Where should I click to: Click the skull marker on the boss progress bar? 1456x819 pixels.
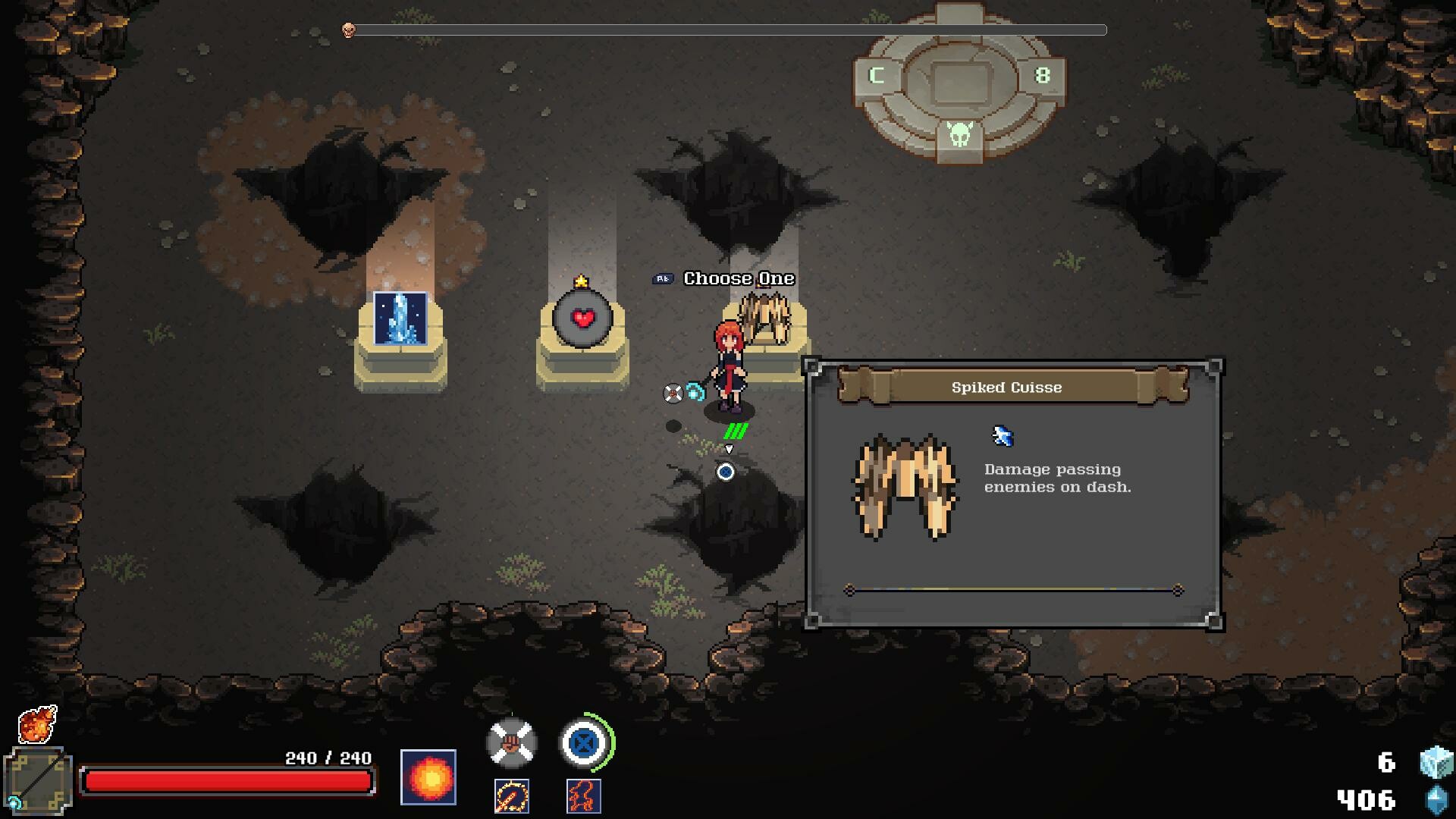click(x=348, y=30)
